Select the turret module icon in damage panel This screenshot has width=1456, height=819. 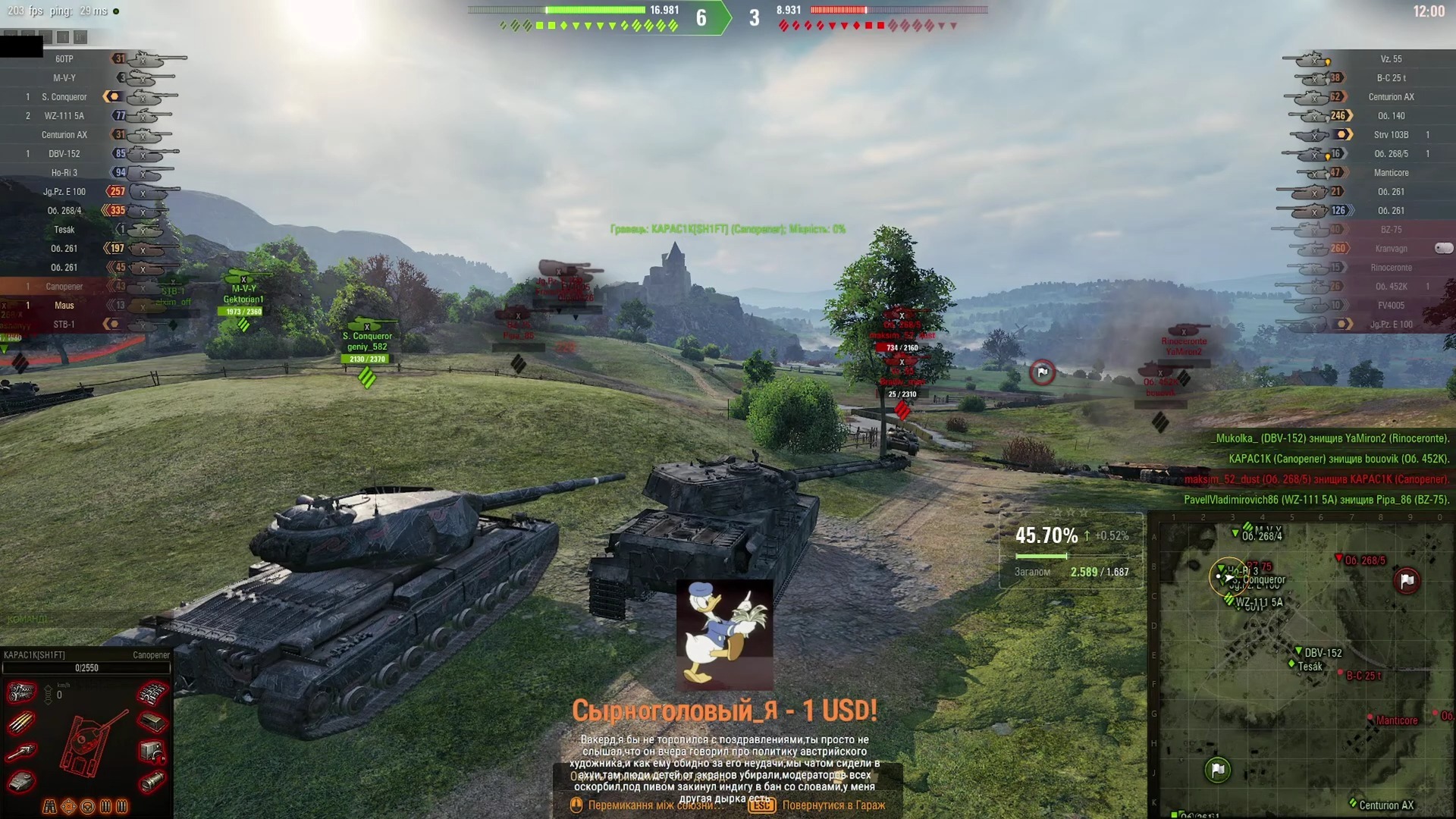(x=21, y=781)
